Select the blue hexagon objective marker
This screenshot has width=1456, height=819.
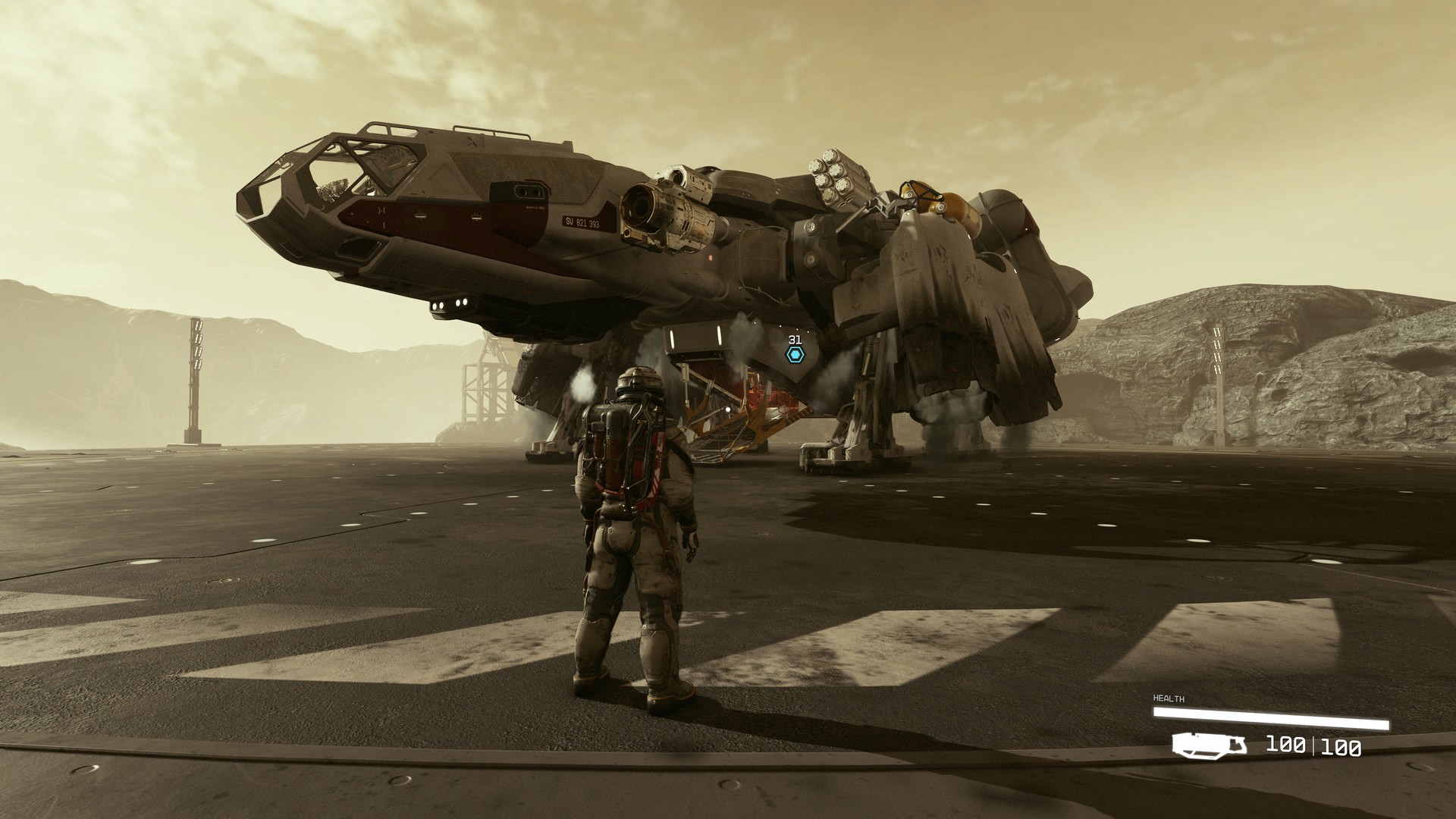tap(794, 354)
